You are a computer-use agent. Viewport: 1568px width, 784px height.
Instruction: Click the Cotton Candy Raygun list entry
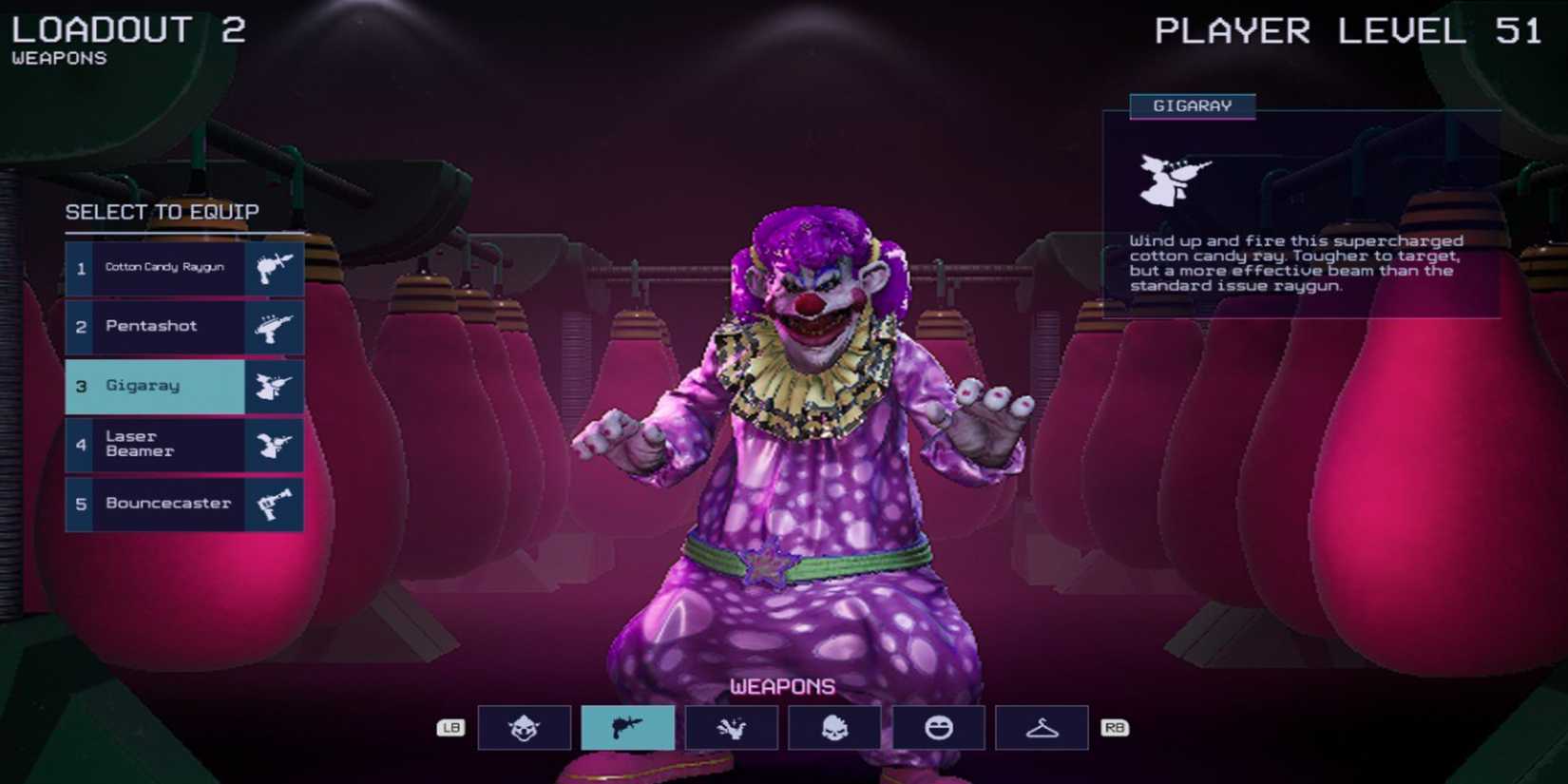coord(171,267)
